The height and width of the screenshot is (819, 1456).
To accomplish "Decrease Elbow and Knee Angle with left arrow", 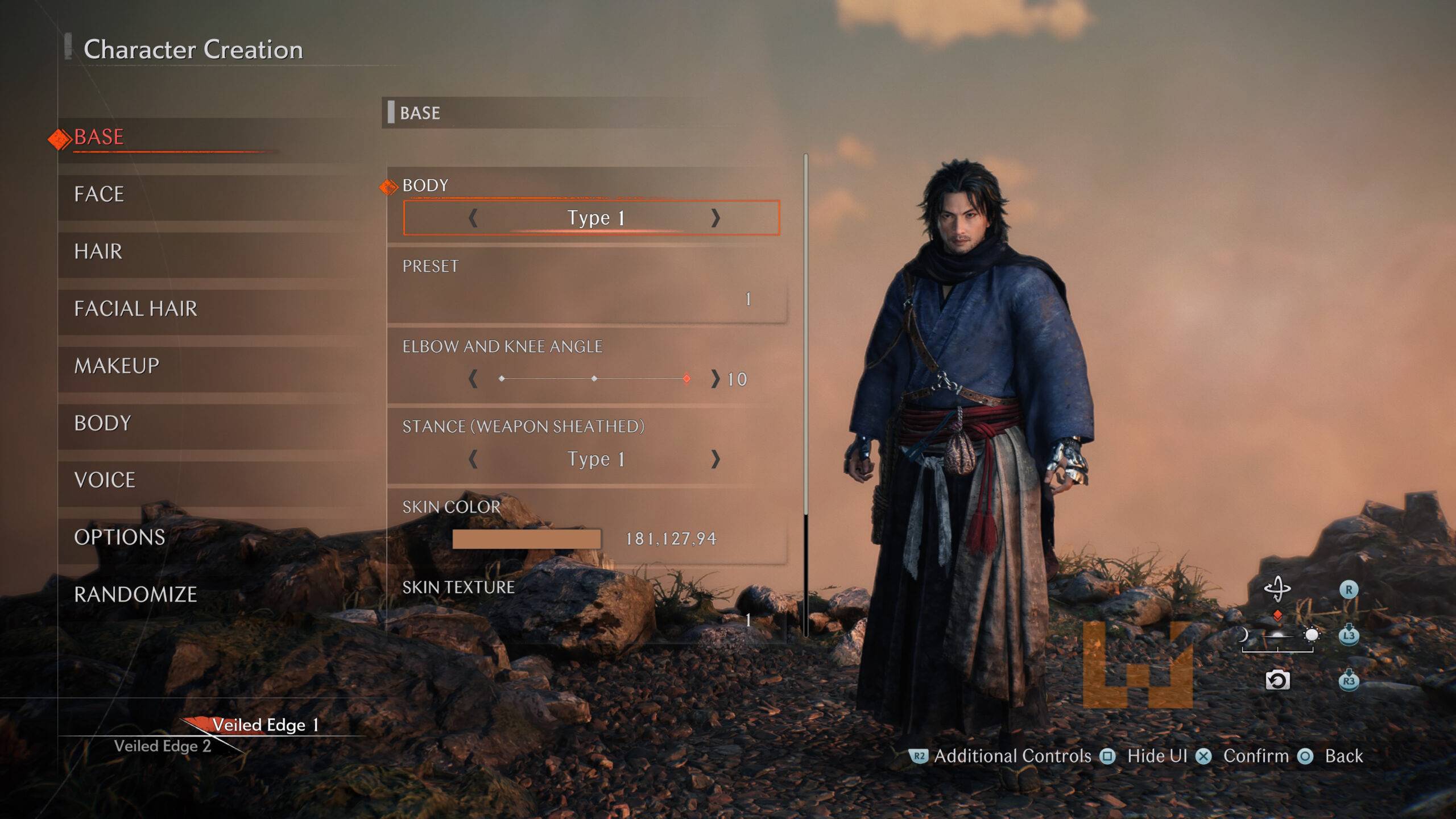I will 473,379.
